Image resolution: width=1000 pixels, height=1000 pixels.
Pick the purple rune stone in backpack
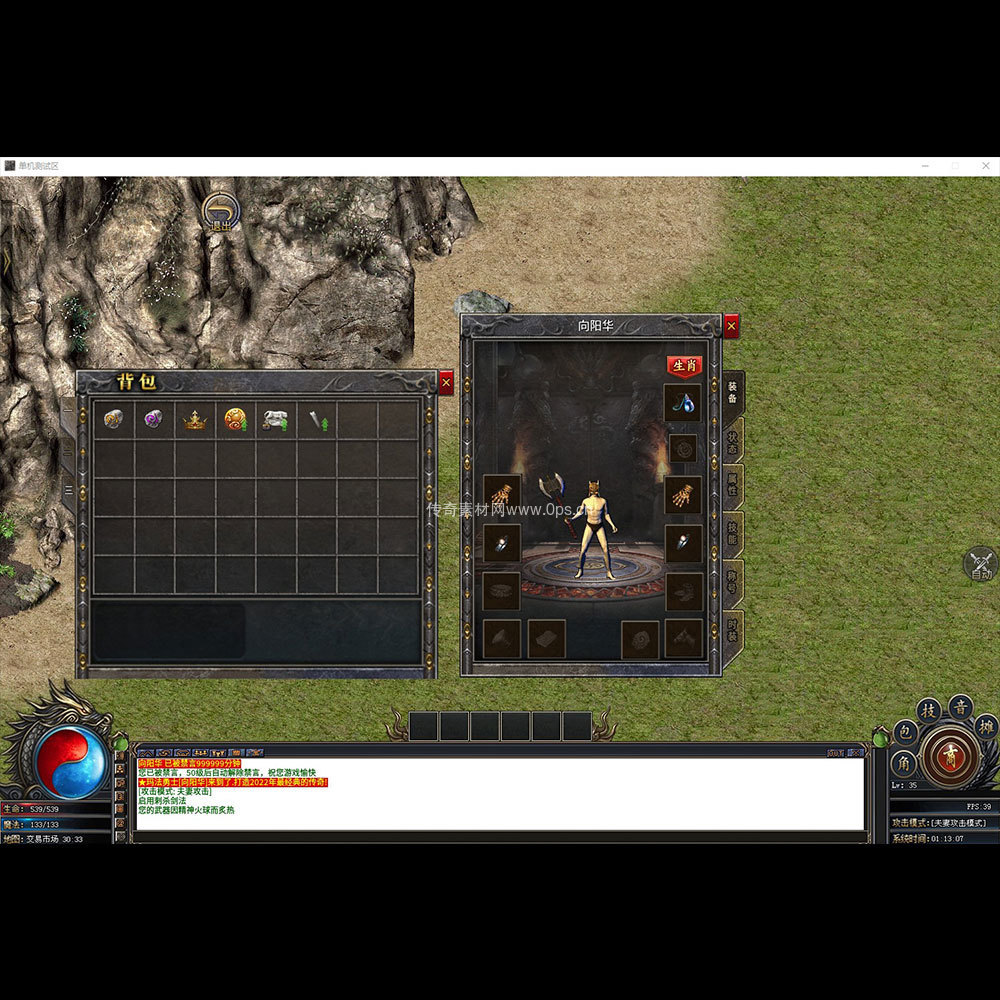click(x=153, y=420)
